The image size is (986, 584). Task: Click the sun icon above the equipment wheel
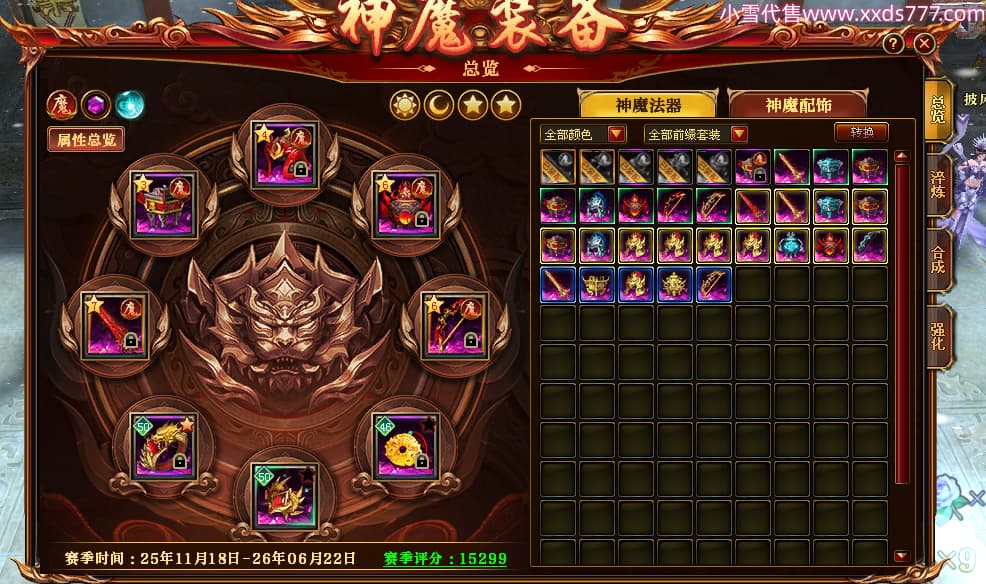point(404,104)
